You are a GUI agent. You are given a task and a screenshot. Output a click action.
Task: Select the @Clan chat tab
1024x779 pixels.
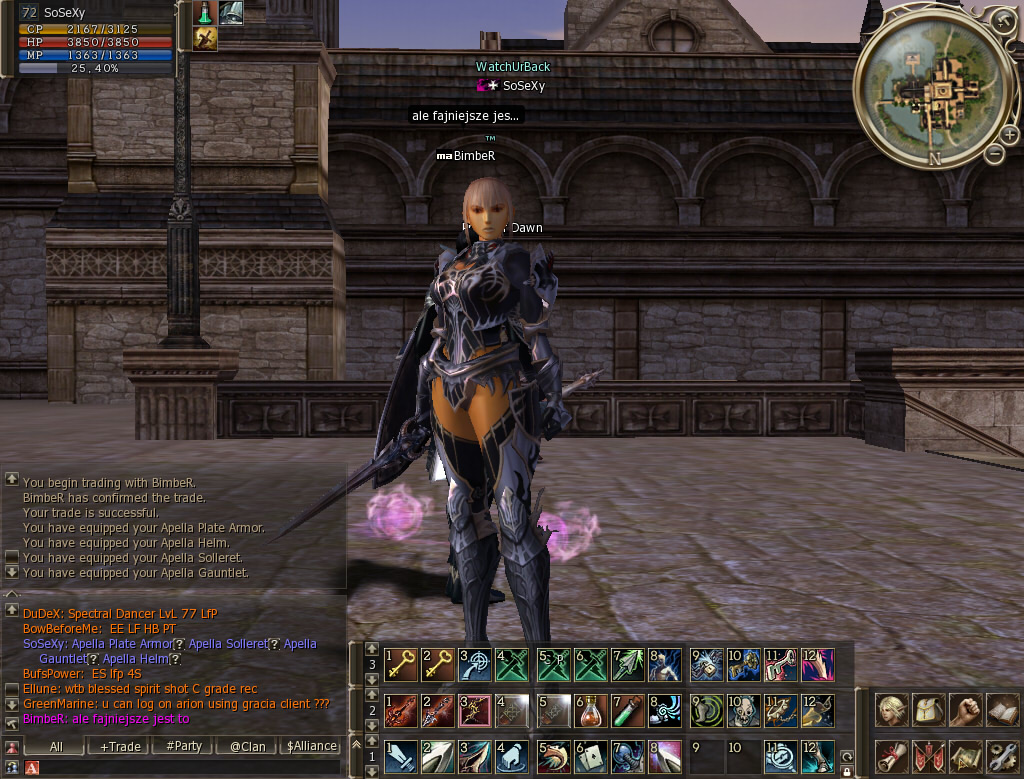[x=247, y=746]
